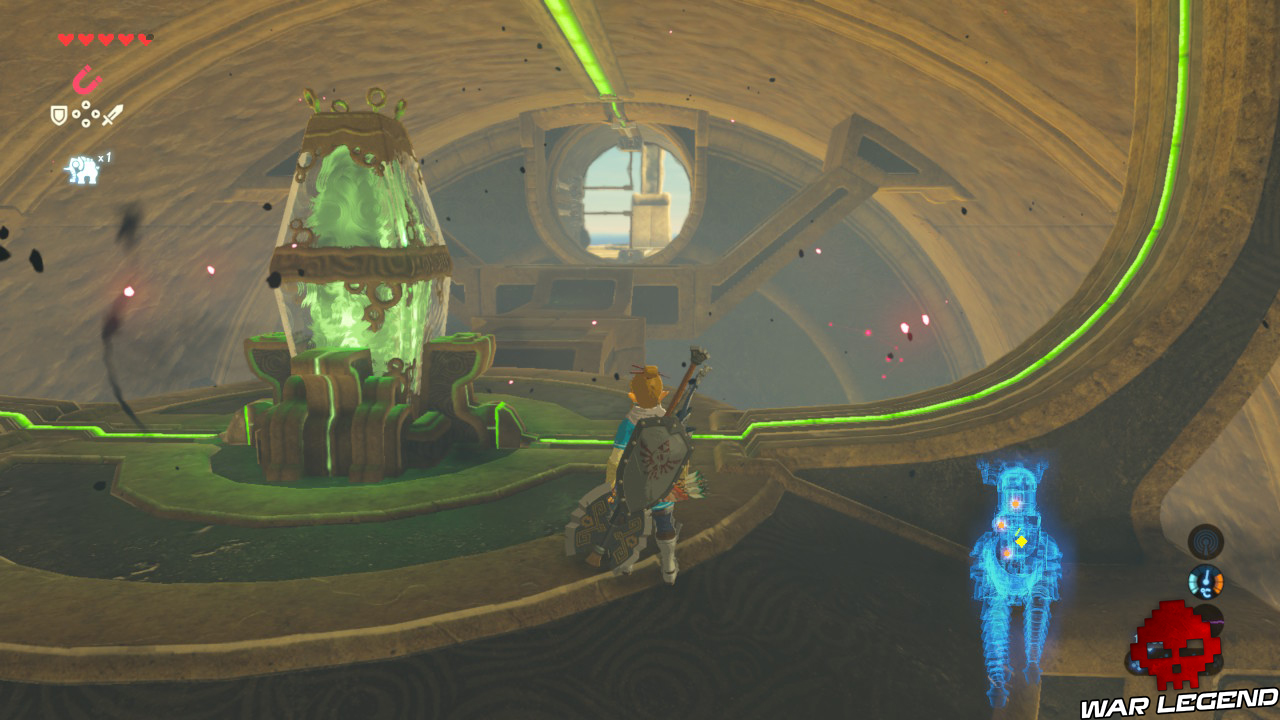Click the left d-pad arrow to expand weapons

pyautogui.click(x=77, y=113)
